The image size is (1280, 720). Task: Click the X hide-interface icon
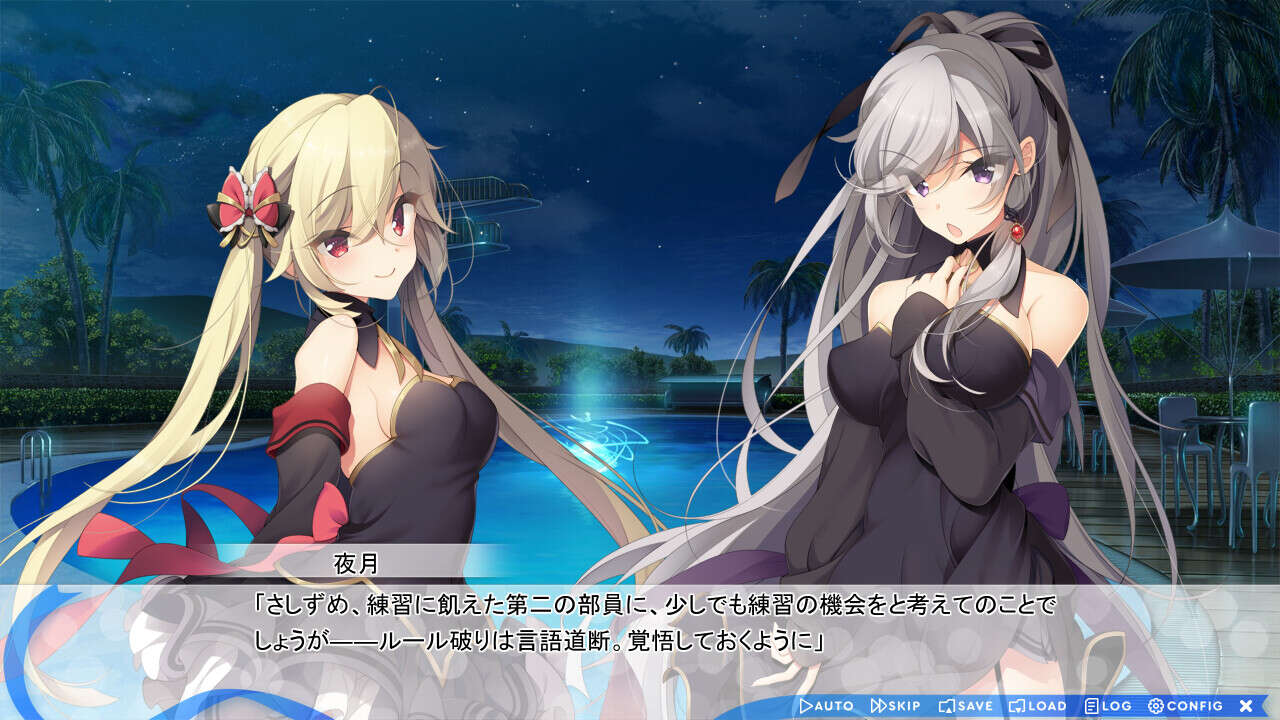(1245, 705)
